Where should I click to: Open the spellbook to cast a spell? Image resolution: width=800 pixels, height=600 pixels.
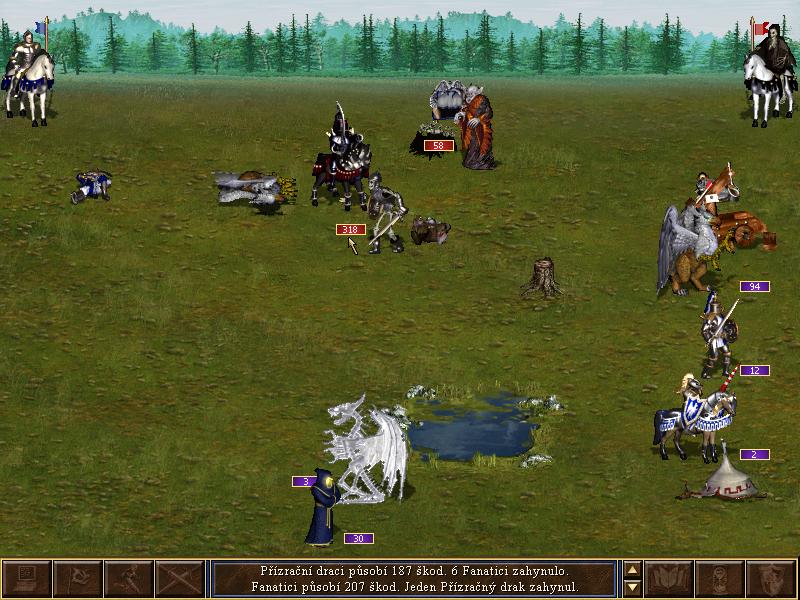pos(669,579)
